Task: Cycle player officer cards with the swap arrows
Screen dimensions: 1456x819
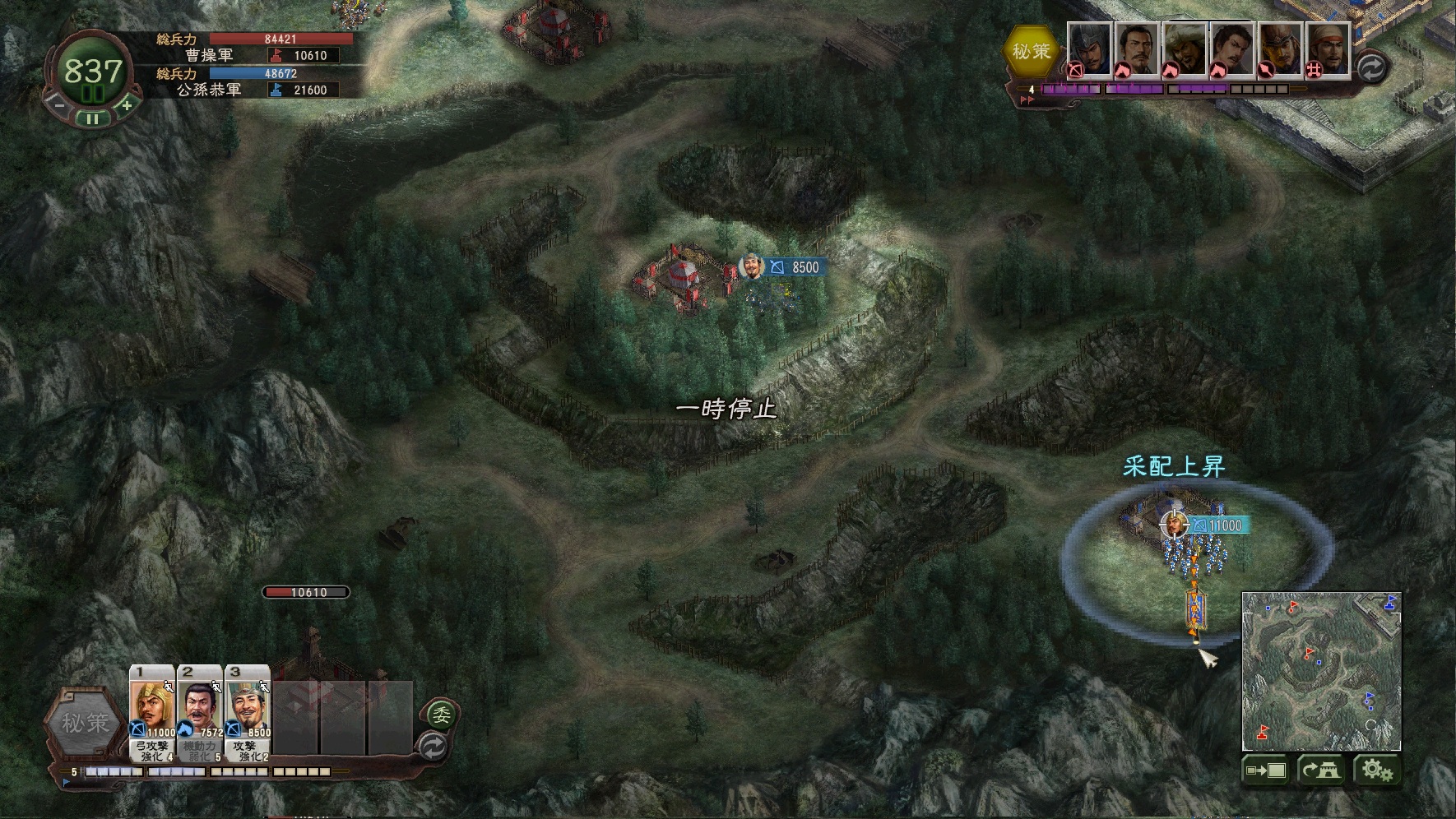Action: 434,747
